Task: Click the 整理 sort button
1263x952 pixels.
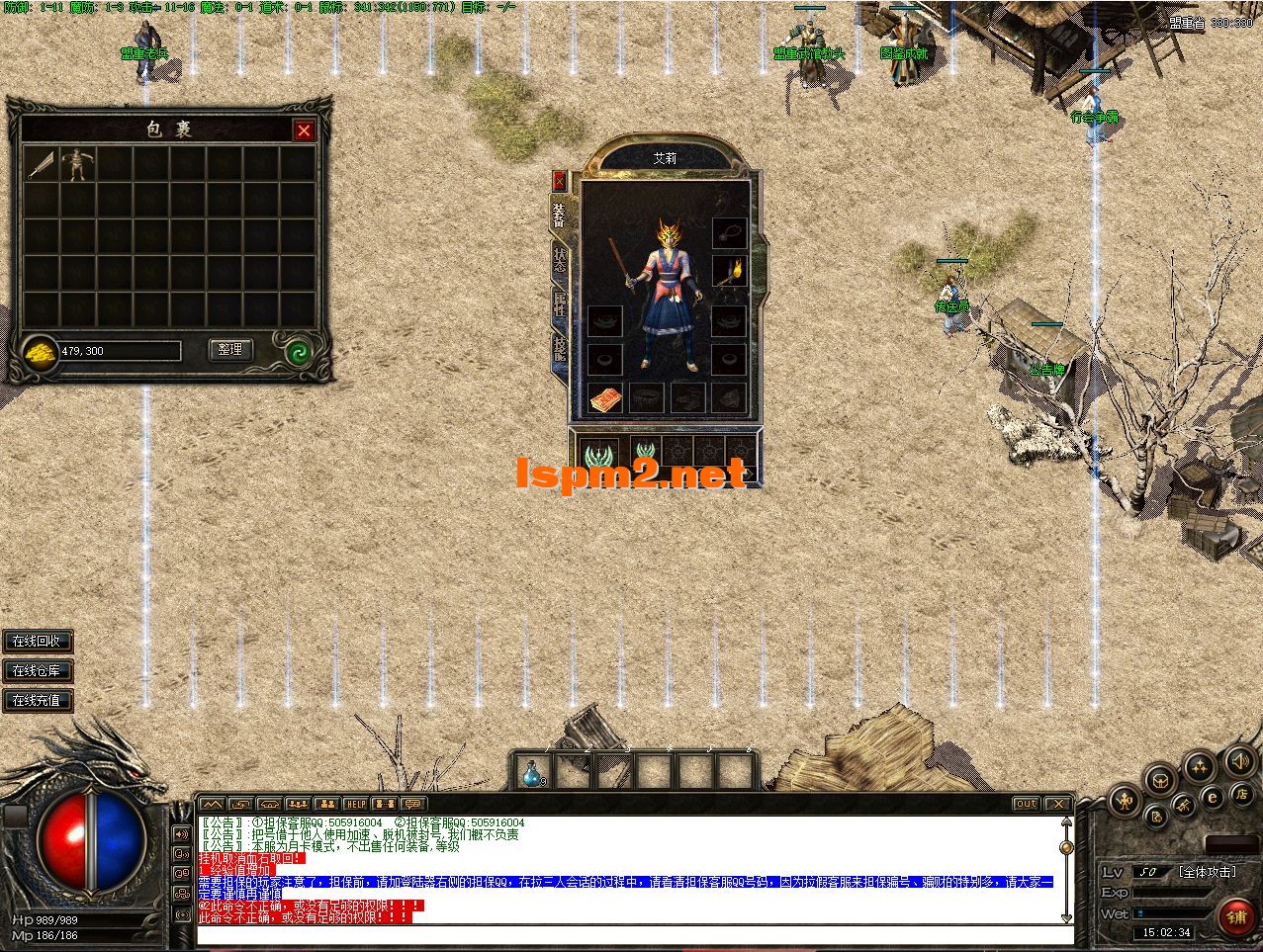Action: click(230, 350)
